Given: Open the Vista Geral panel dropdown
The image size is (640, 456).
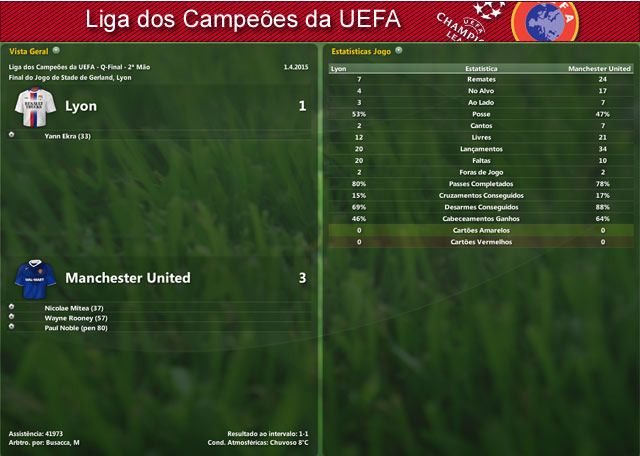Looking at the screenshot, I should click(x=56, y=49).
